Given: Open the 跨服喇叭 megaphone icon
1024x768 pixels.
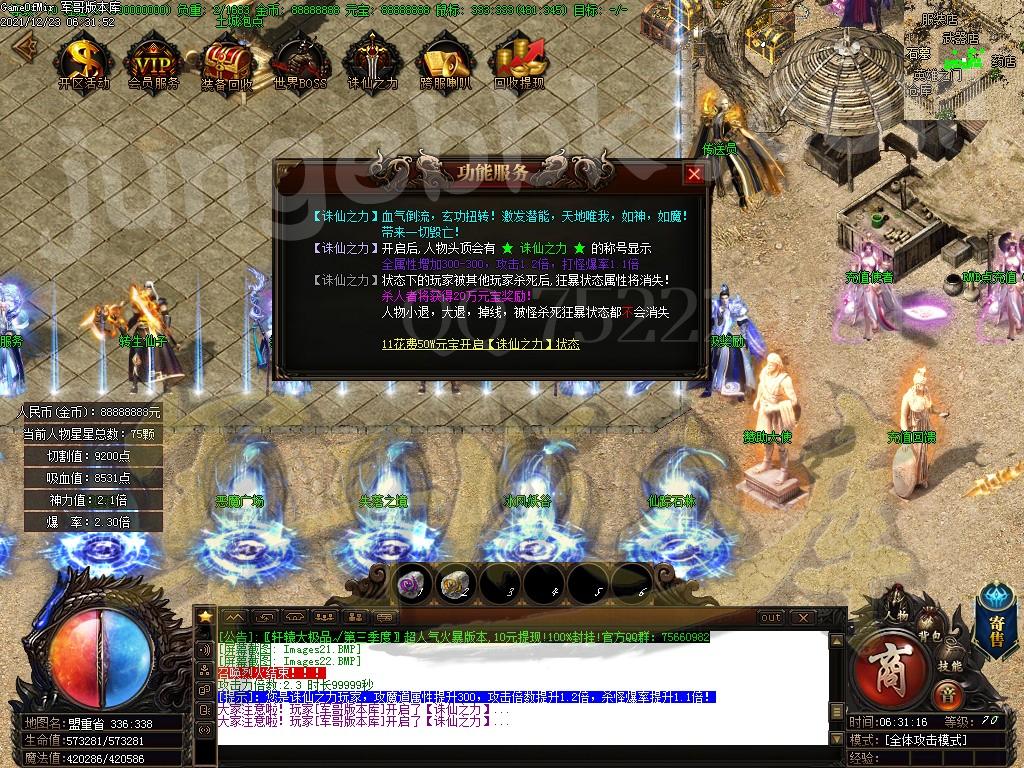Looking at the screenshot, I should pos(446,63).
